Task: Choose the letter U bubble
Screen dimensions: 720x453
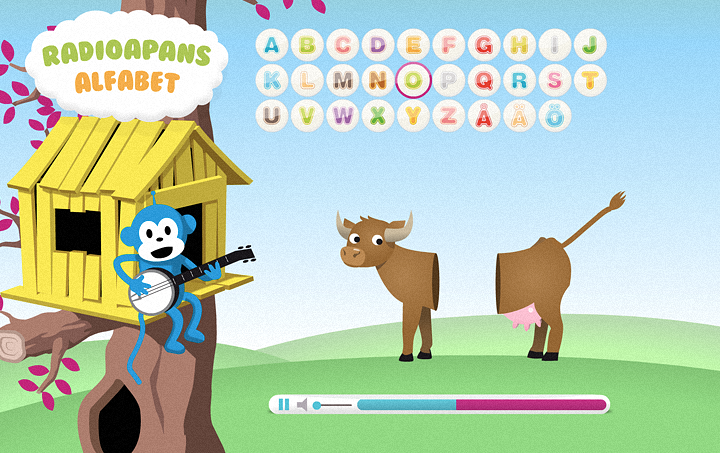Action: [x=272, y=115]
